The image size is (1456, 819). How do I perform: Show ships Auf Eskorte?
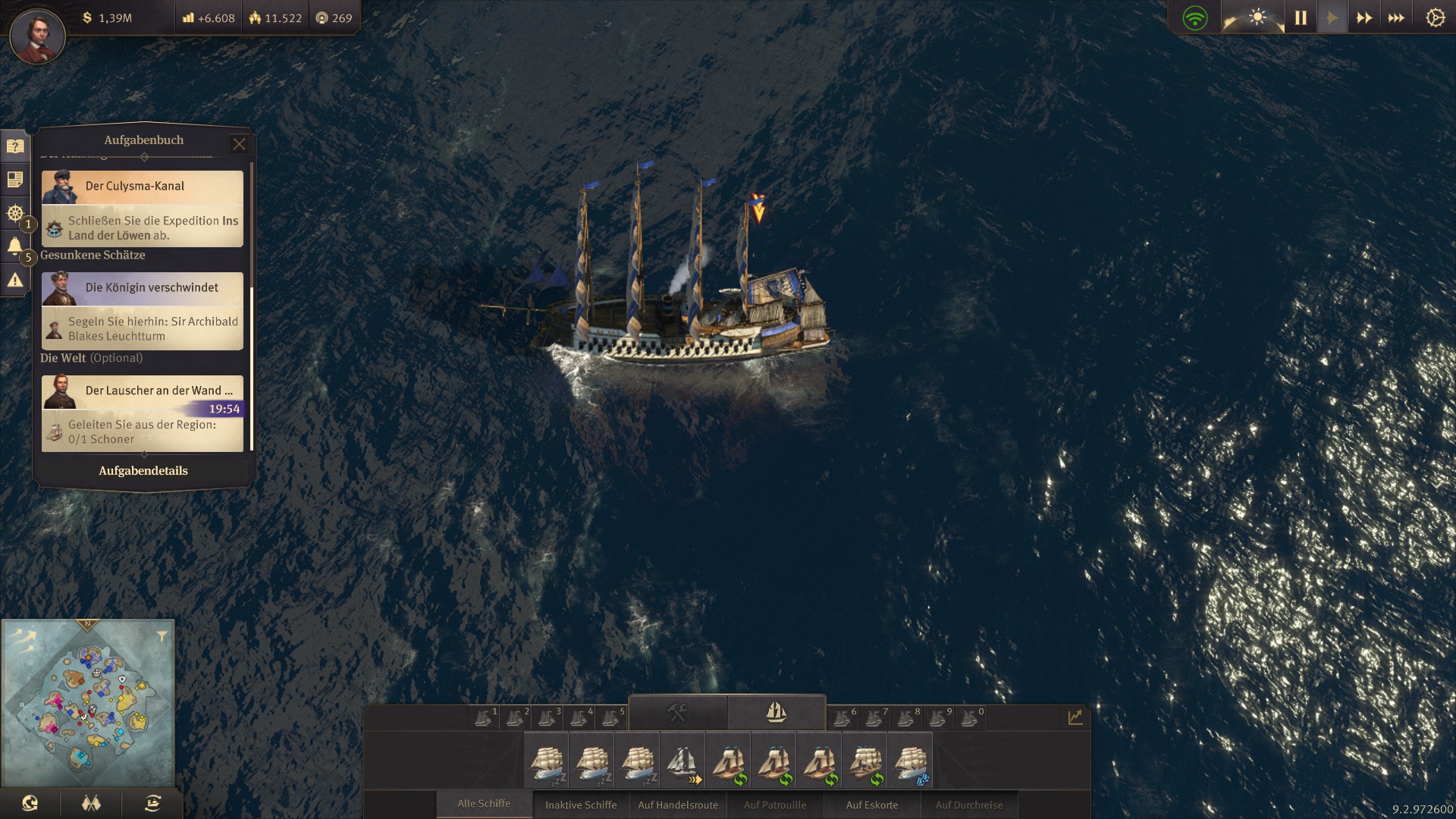(872, 805)
